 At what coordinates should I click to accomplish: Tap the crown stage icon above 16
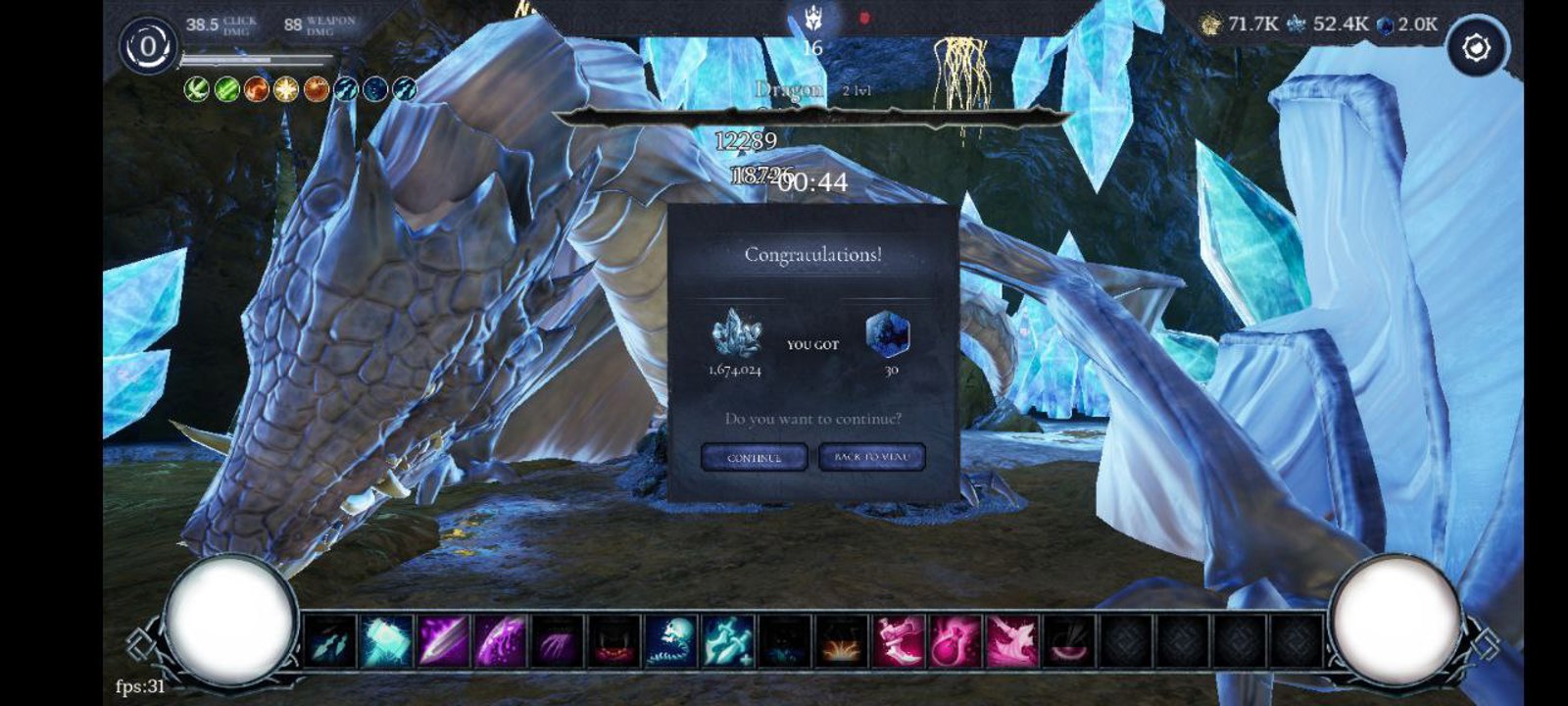pos(812,18)
